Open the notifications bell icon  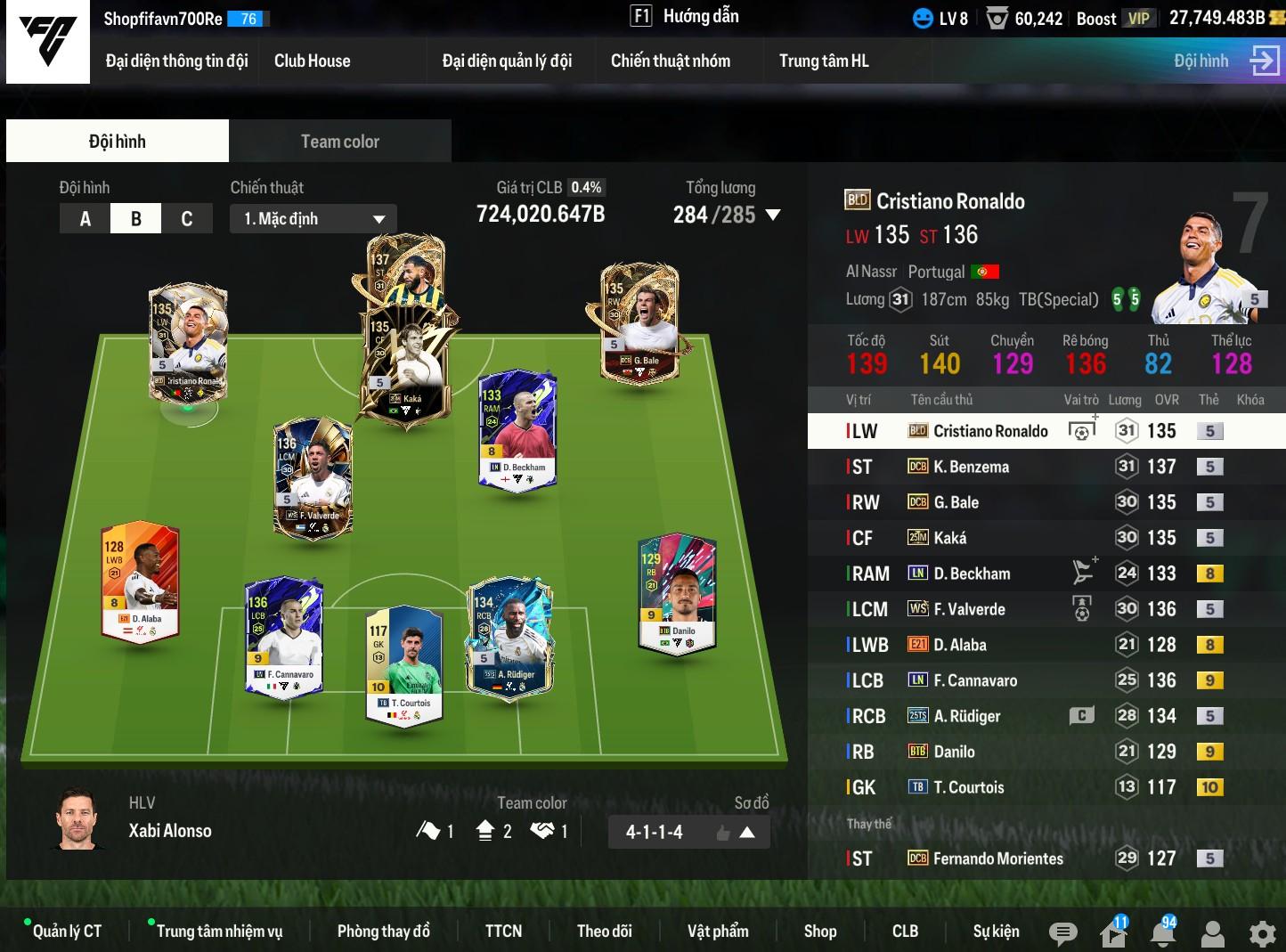point(1162,933)
